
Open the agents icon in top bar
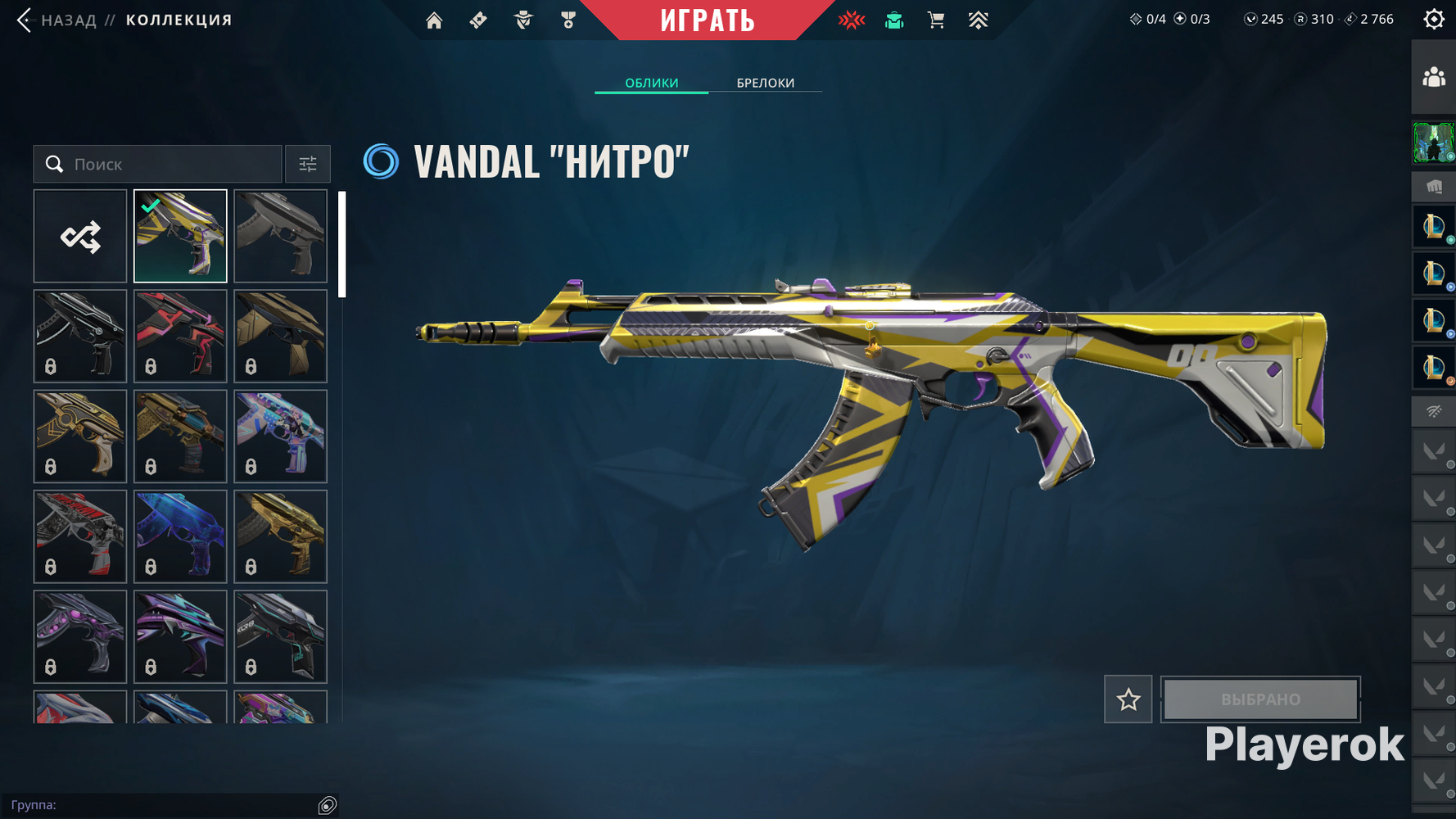523,20
